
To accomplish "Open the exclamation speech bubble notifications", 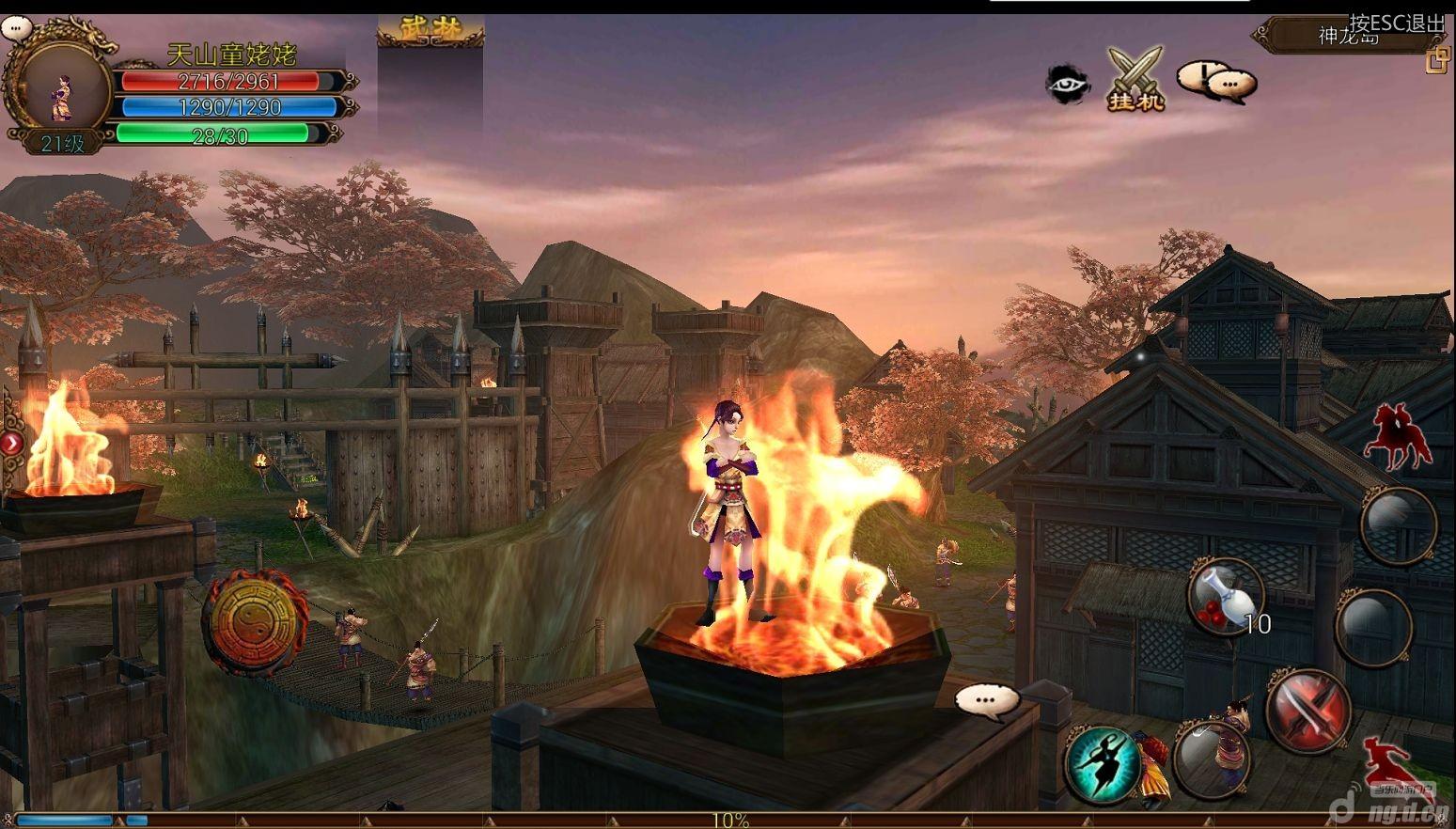I will pyautogui.click(x=1216, y=82).
